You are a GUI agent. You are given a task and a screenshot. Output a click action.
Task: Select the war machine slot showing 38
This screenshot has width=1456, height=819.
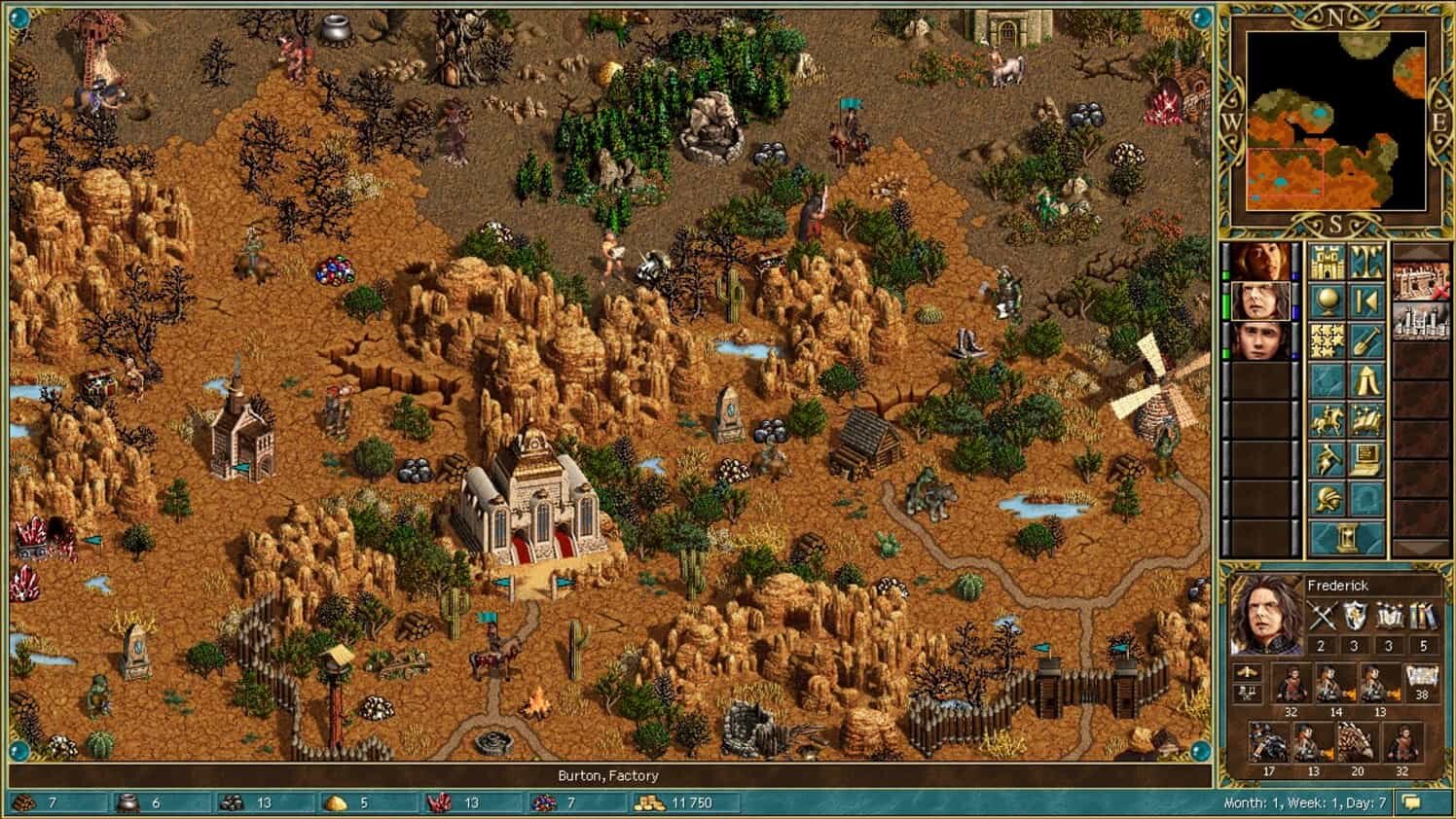(1422, 681)
